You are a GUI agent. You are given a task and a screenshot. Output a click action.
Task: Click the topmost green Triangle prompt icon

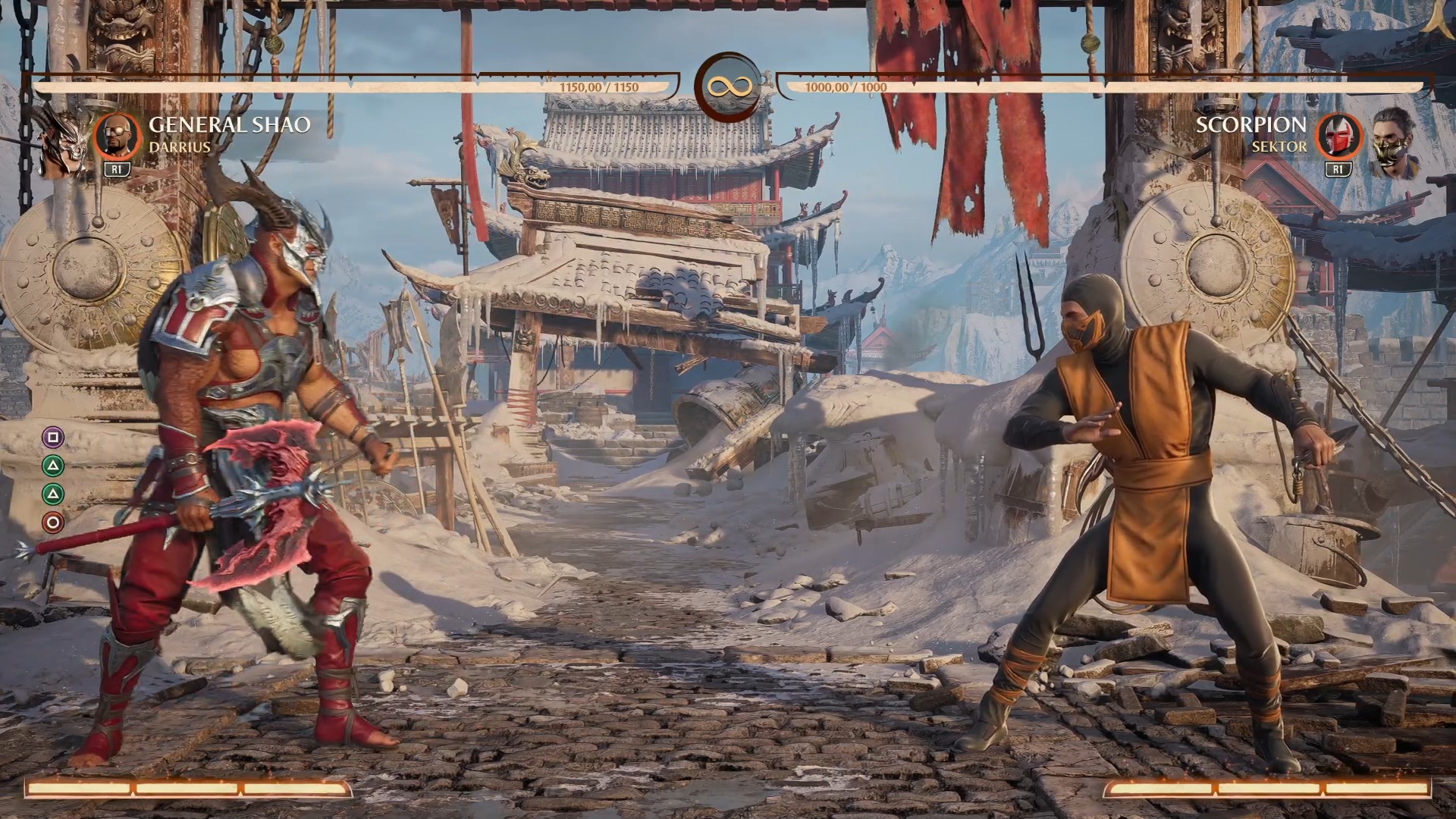pos(52,466)
